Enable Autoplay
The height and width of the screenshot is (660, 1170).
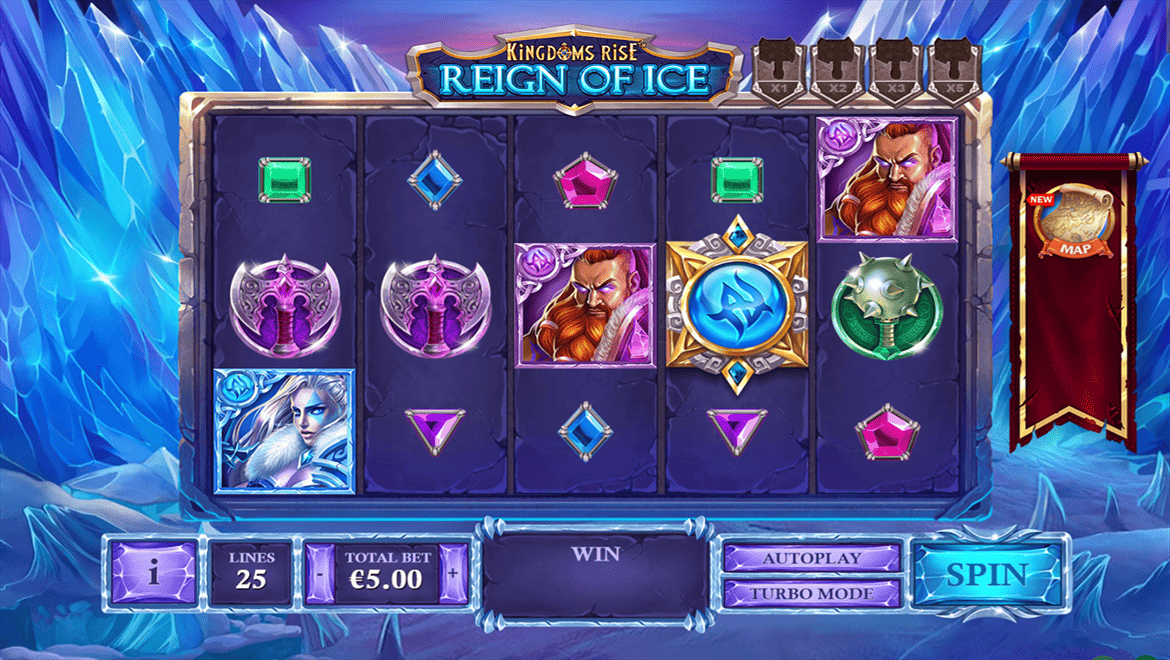pos(811,558)
